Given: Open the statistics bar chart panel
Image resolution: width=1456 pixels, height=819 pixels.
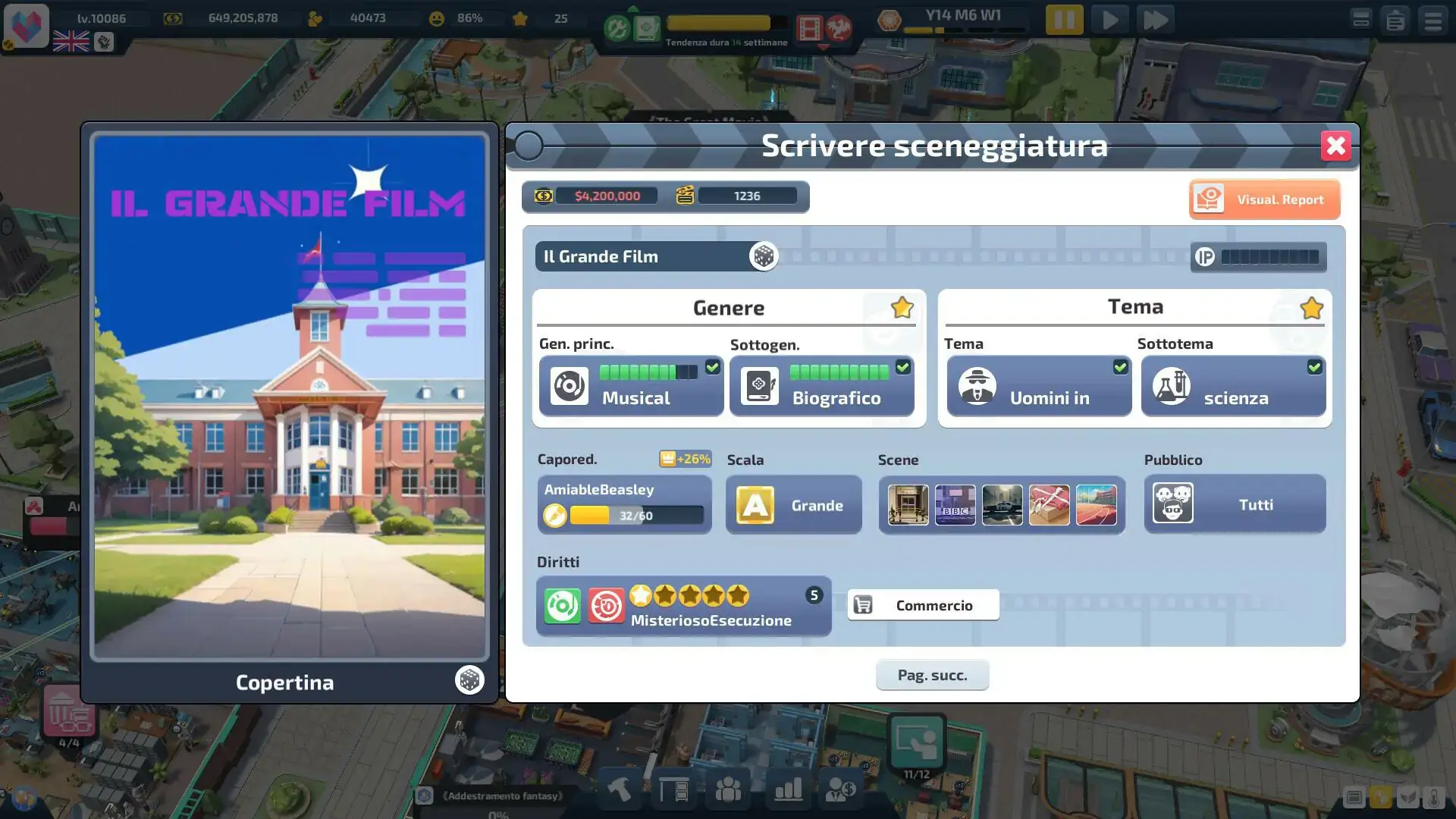Looking at the screenshot, I should (788, 789).
